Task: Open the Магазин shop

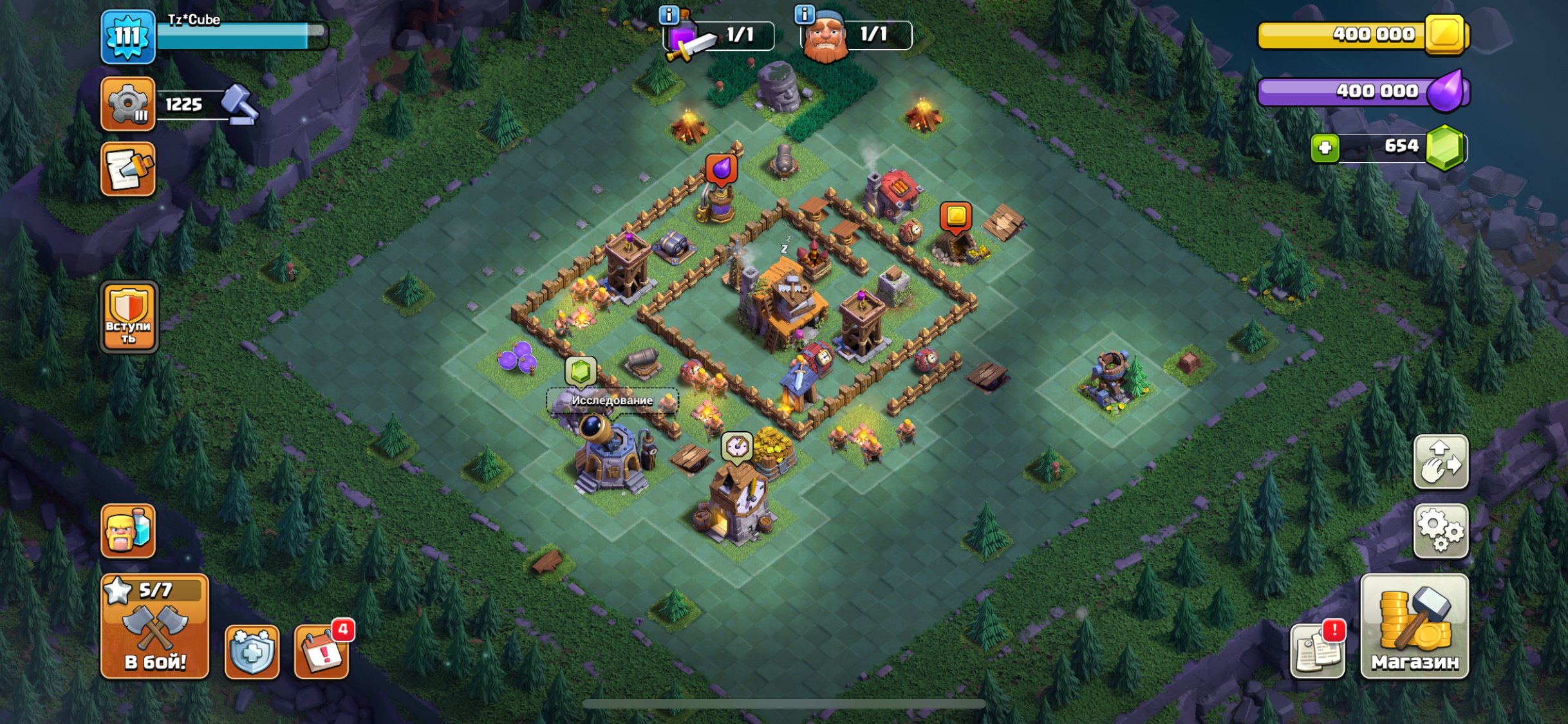Action: coord(1414,626)
